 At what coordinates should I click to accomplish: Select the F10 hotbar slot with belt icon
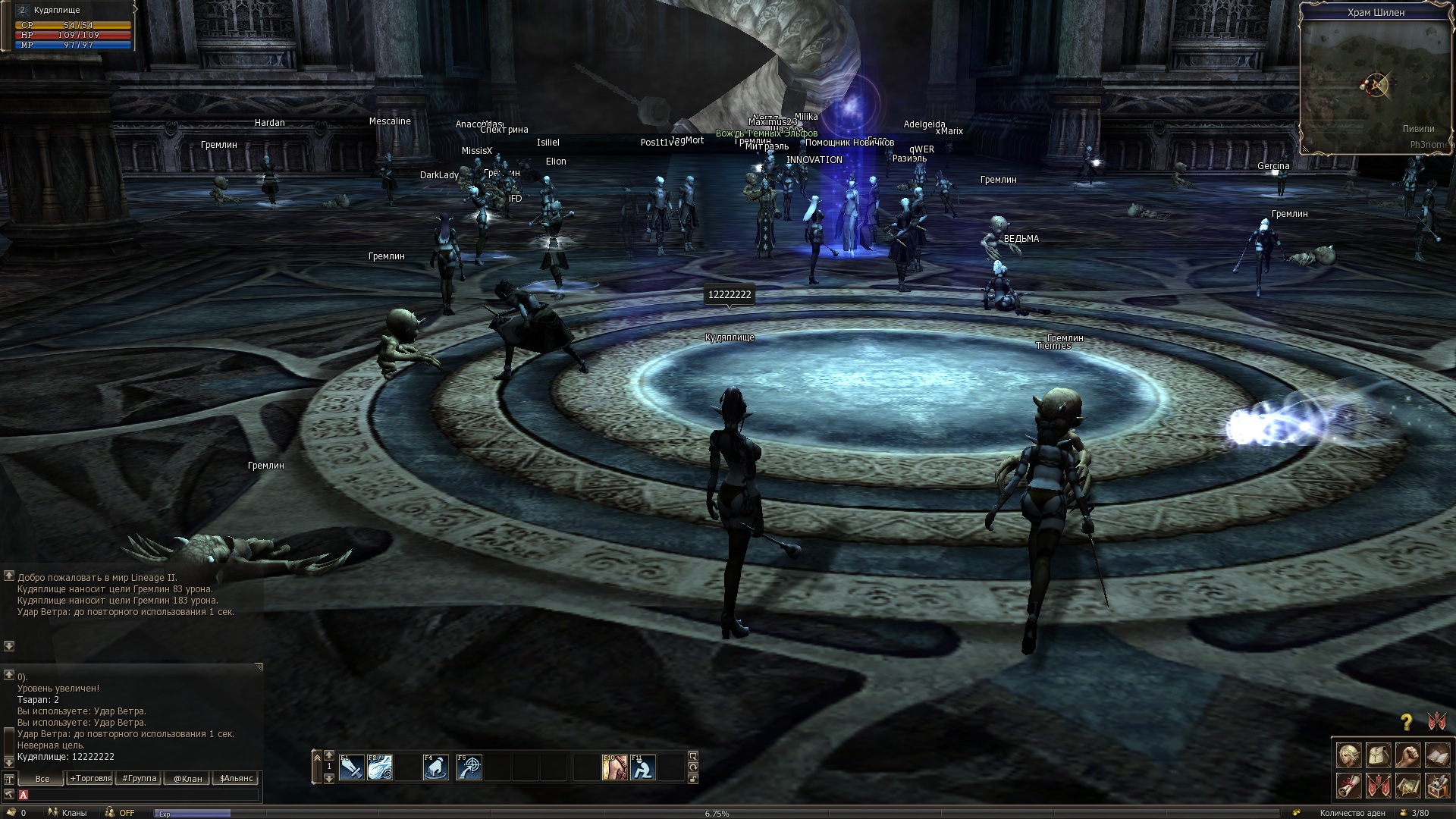tap(615, 767)
